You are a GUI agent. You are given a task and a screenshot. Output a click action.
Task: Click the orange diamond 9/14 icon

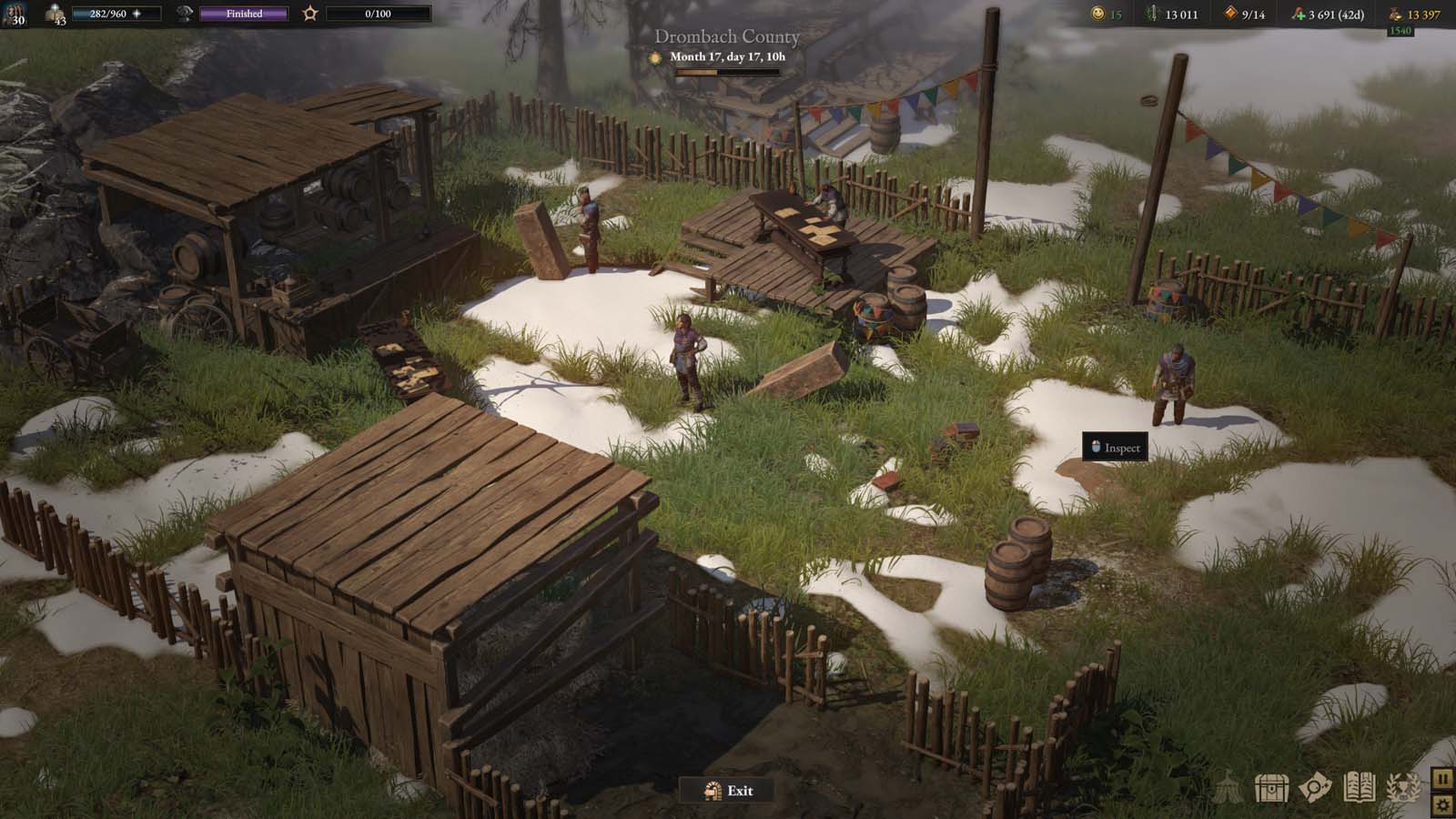coord(1230,14)
